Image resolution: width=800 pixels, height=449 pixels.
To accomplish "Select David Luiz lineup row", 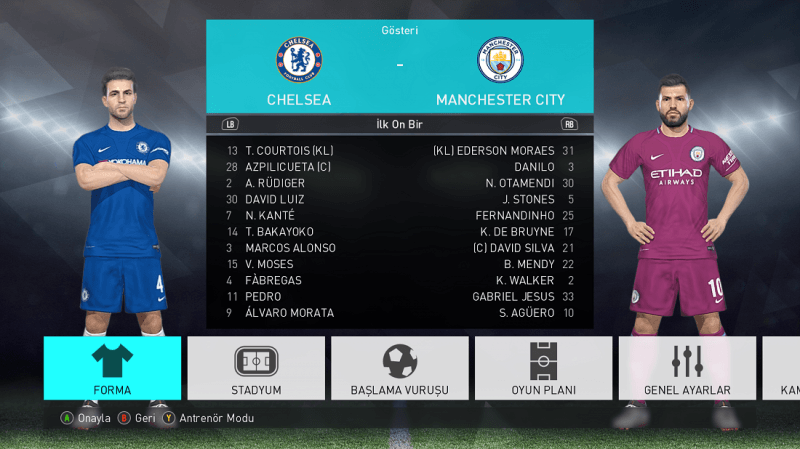I will point(275,199).
